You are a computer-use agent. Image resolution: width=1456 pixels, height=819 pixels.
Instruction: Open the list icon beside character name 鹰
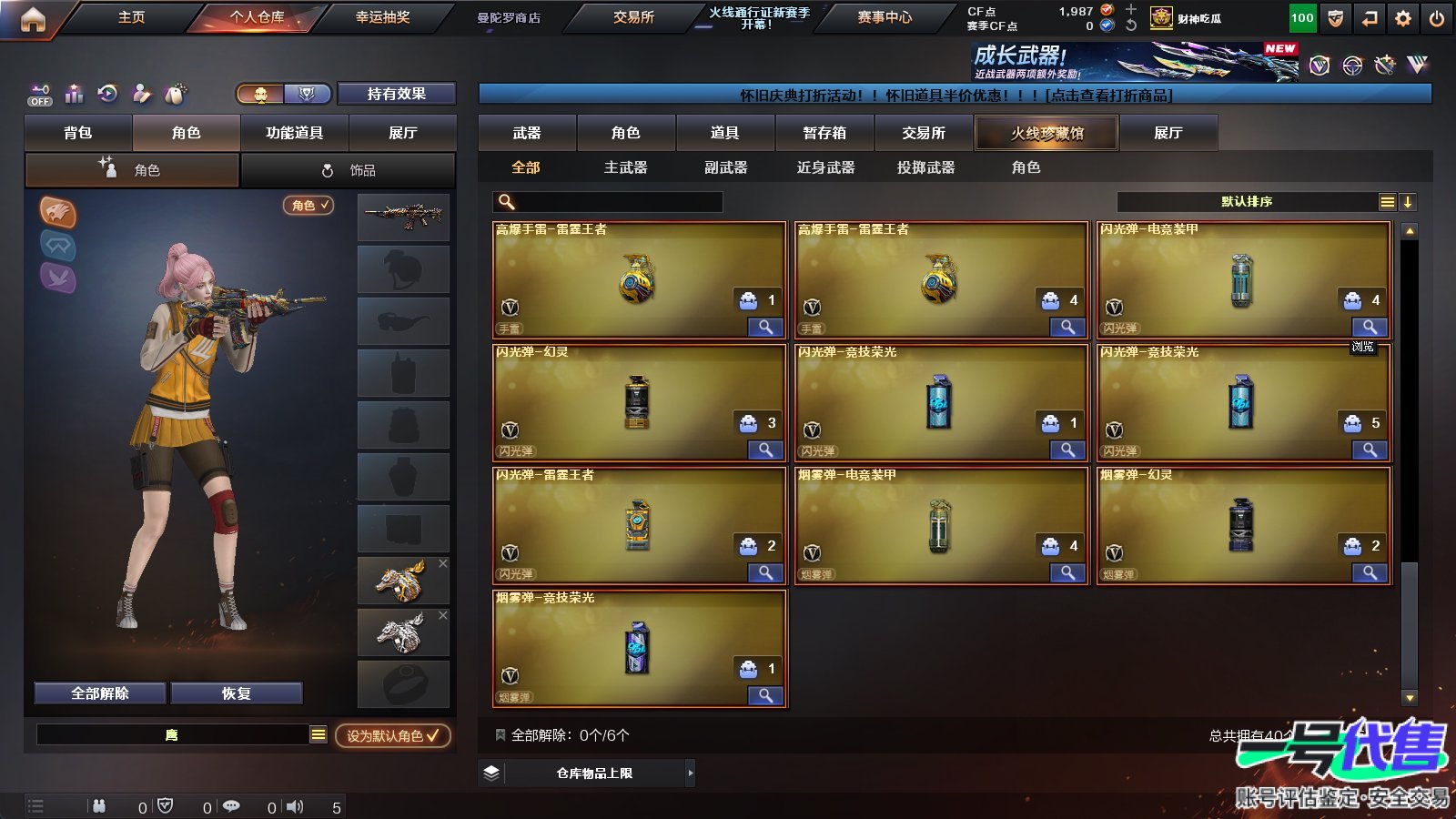click(x=318, y=733)
